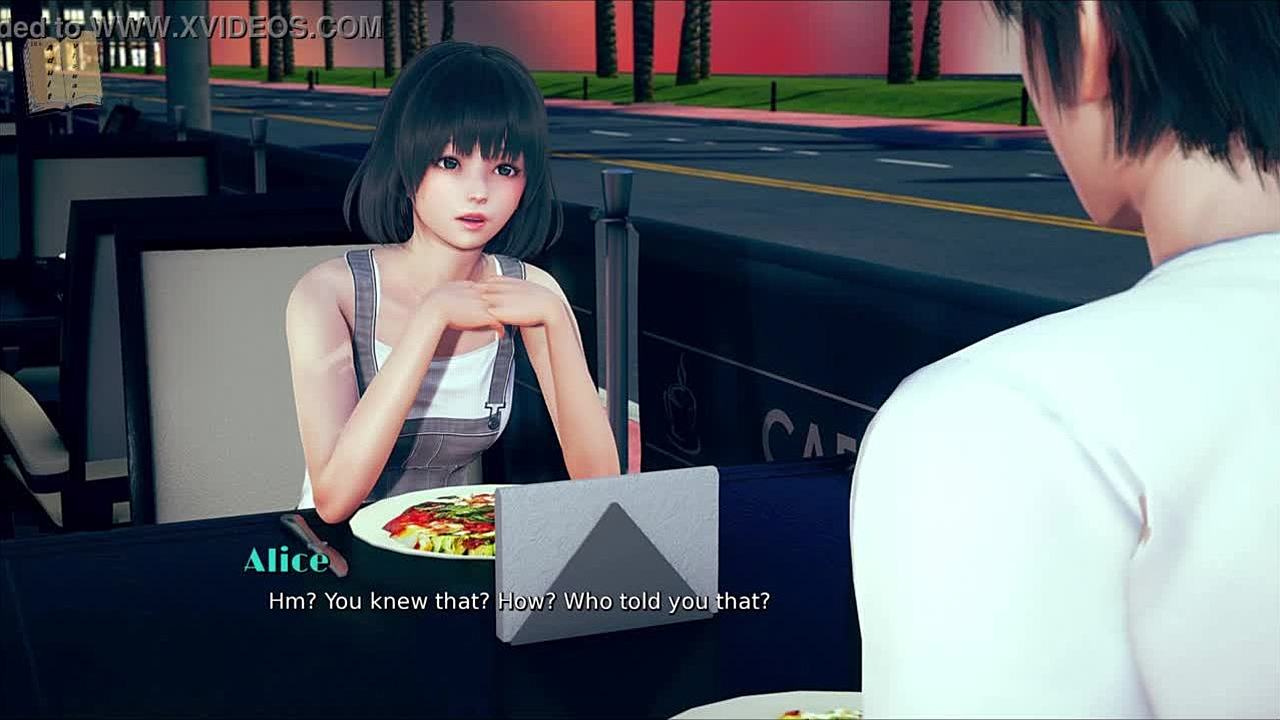Viewport: 1280px width, 720px height.
Task: Open the book journal icon
Action: (x=63, y=73)
